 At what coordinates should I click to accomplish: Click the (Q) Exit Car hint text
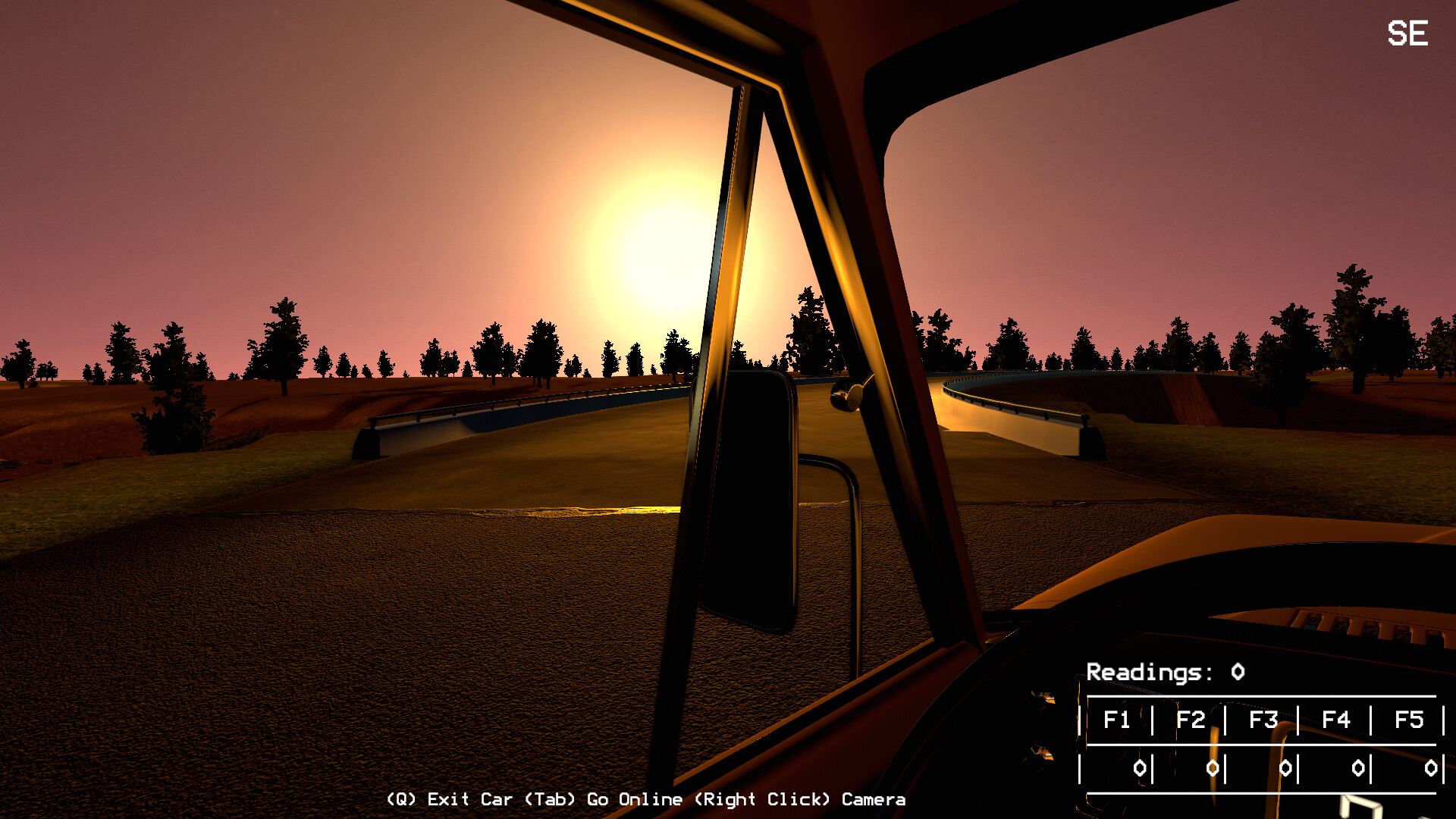(449, 799)
